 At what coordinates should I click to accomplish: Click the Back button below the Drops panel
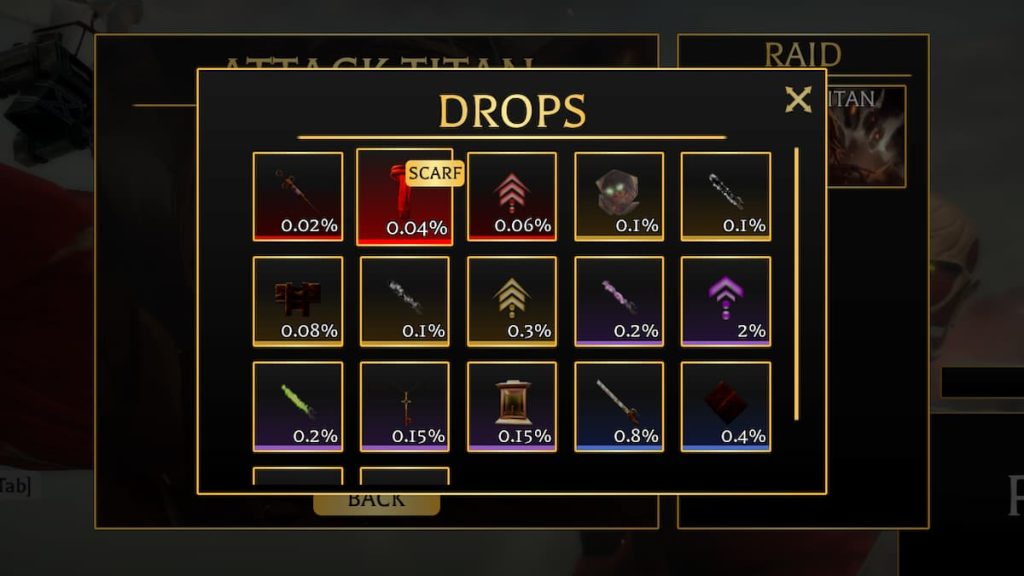coord(376,502)
